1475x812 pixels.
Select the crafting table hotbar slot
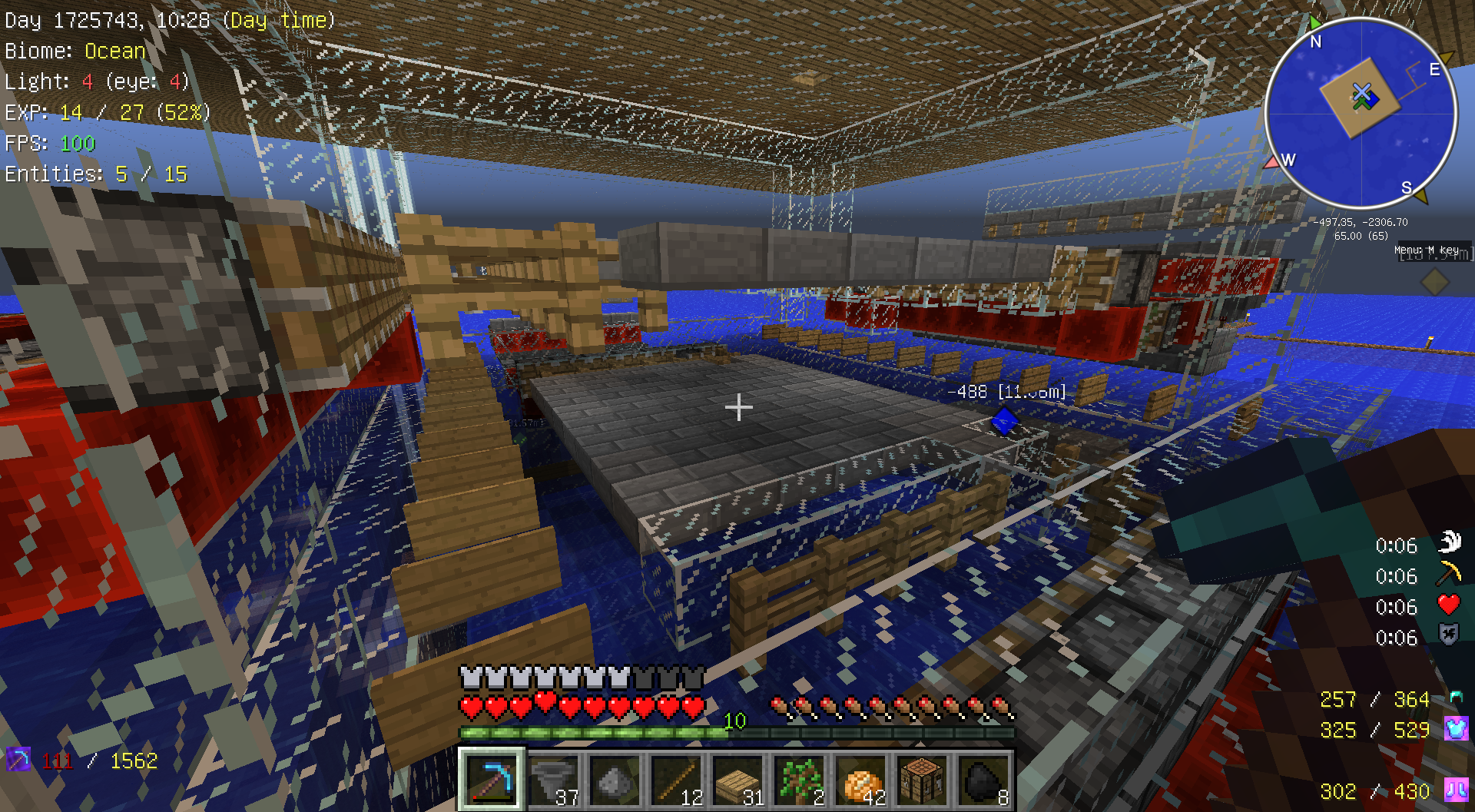923,780
